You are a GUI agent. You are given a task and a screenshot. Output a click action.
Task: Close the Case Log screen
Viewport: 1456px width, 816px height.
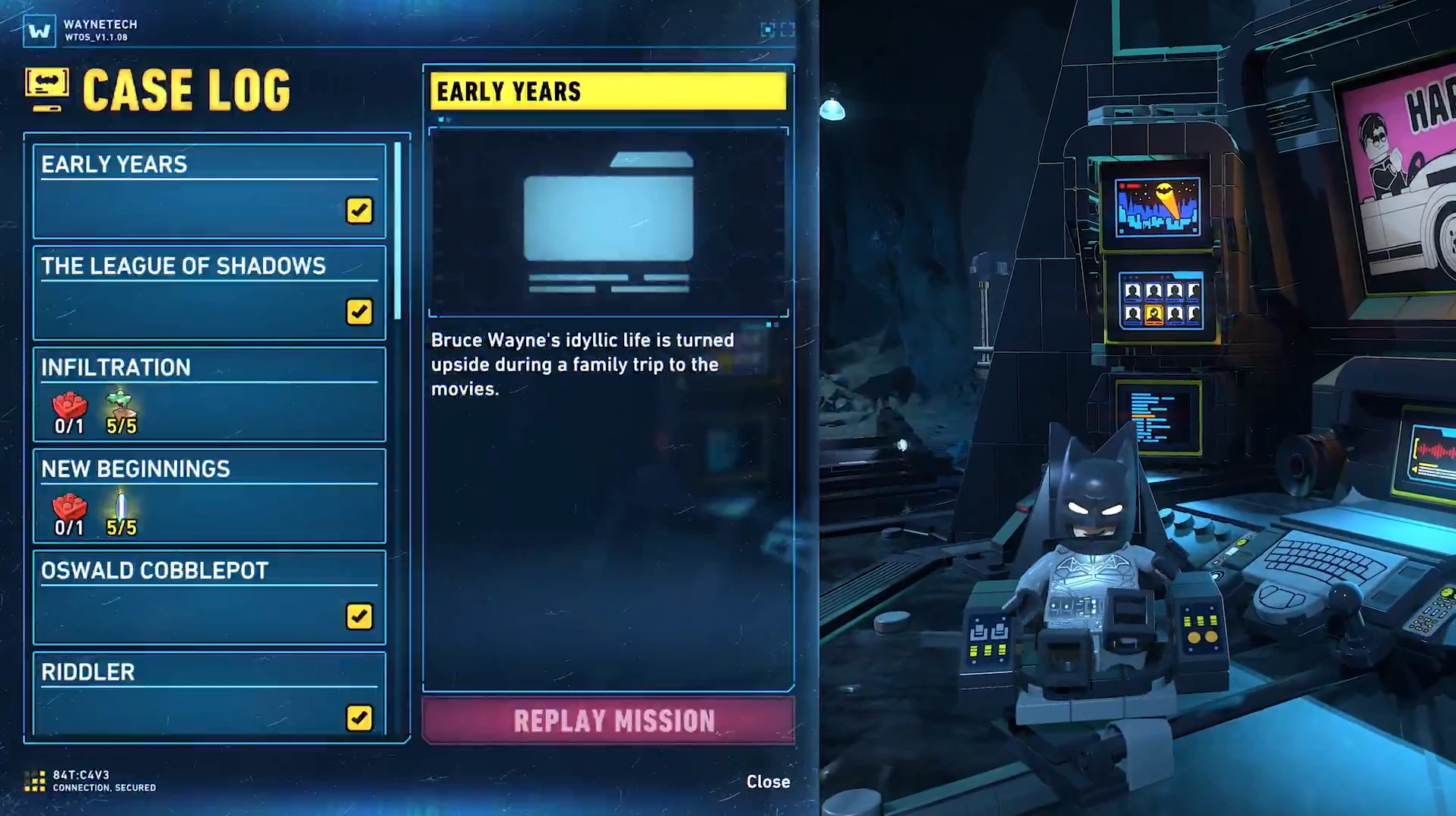point(768,782)
